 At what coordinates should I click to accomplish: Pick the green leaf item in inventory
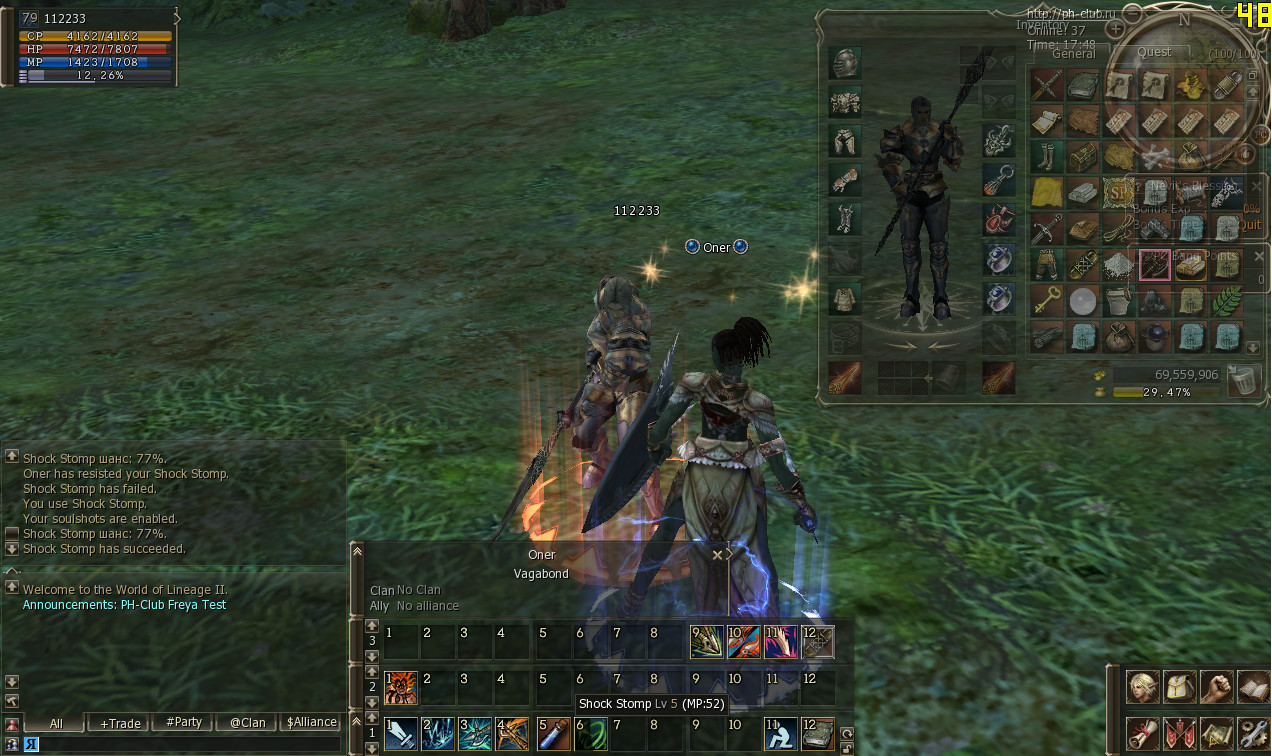[x=1227, y=299]
